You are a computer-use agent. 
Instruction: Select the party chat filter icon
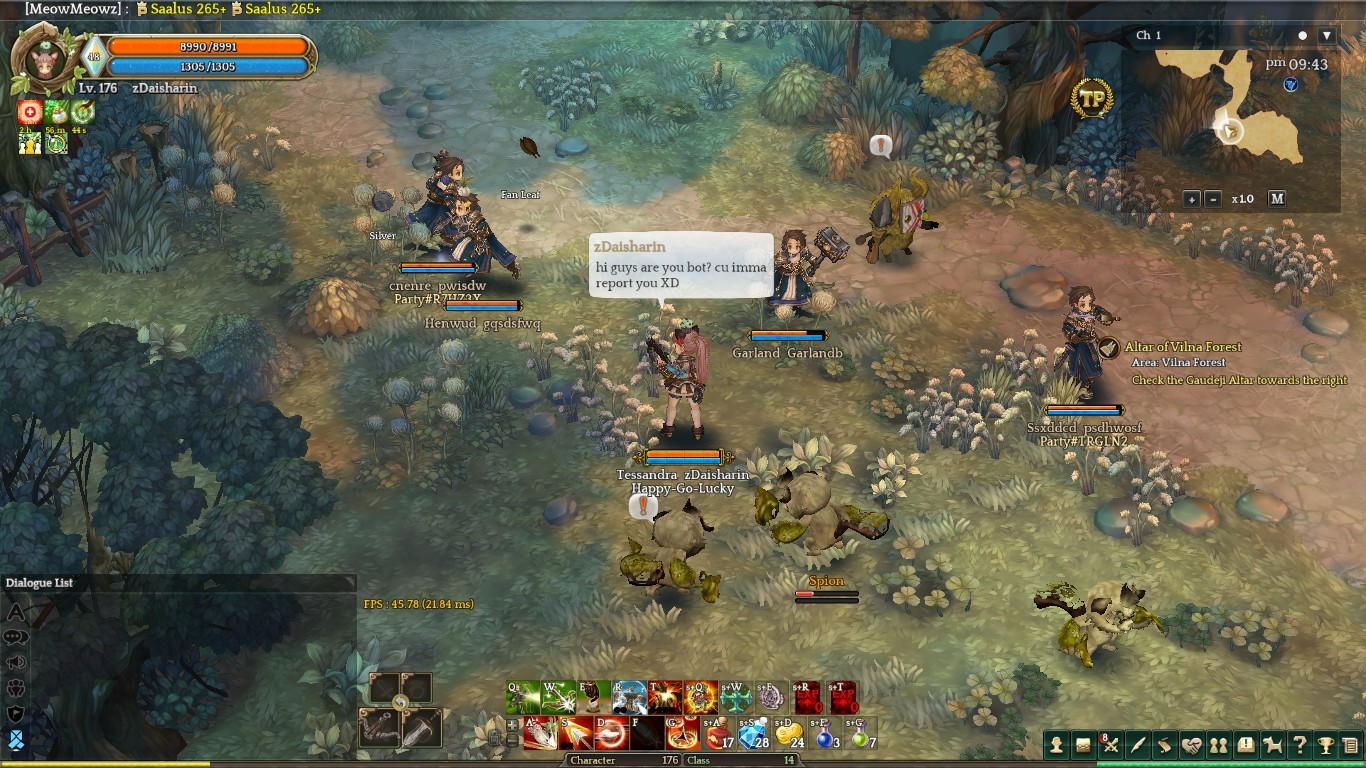tap(16, 688)
